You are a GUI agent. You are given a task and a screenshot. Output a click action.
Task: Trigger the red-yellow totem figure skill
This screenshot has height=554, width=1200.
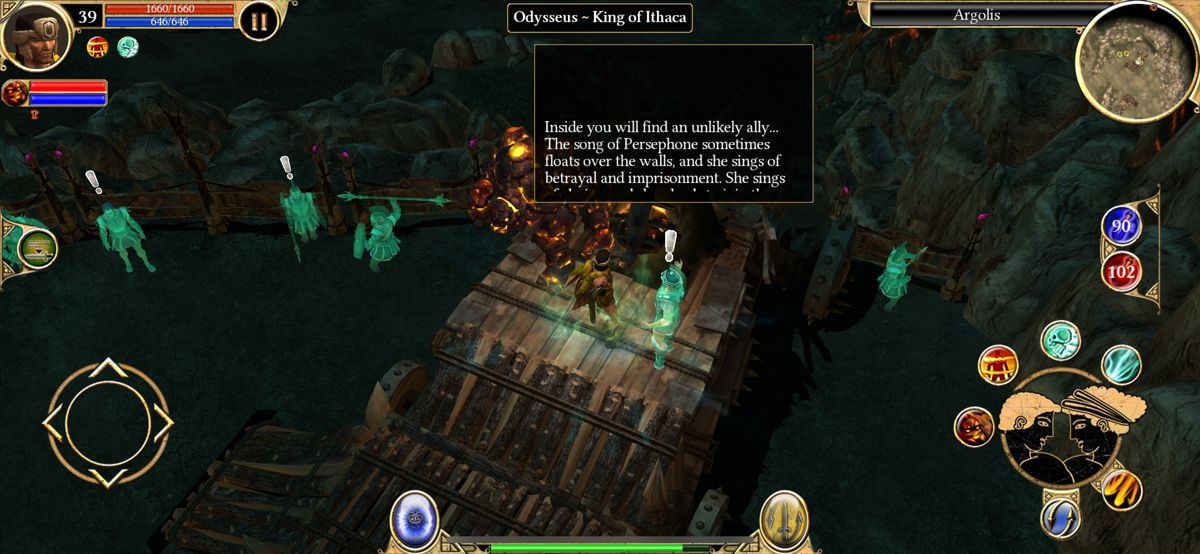tap(997, 365)
